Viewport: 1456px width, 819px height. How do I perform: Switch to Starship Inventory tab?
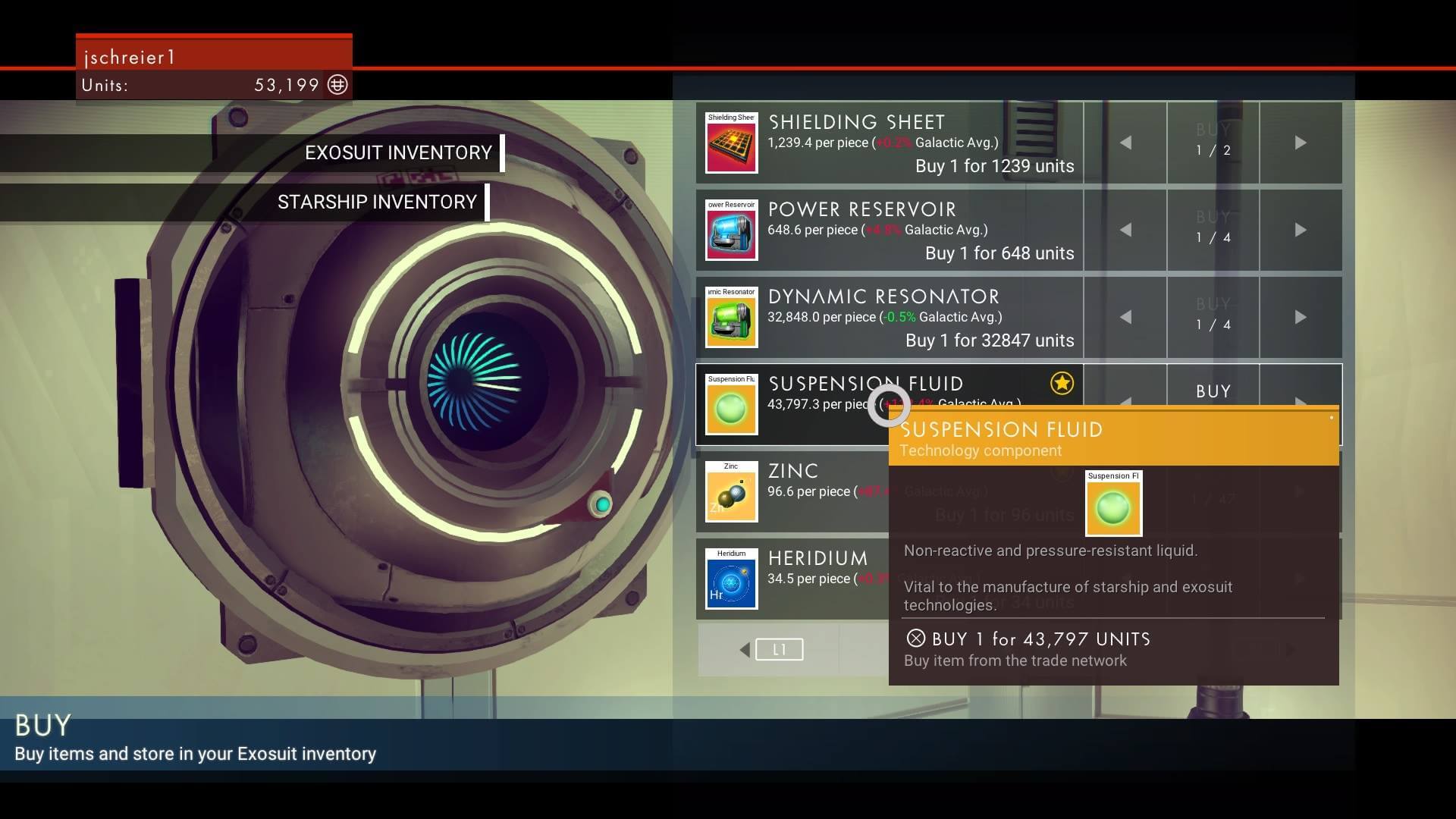click(377, 202)
